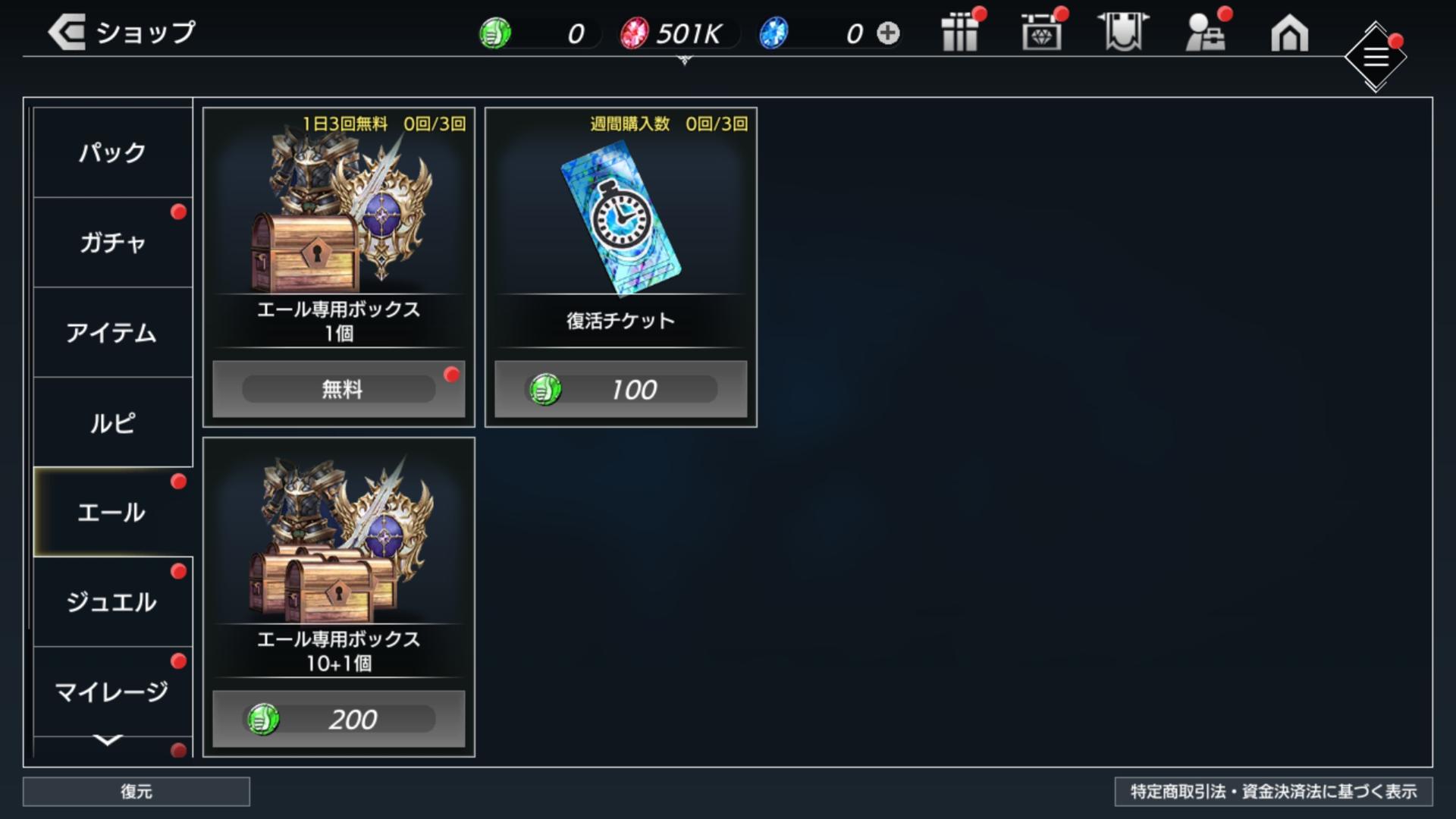The width and height of the screenshot is (1456, 819).
Task: Purchase the 10+1 box for 200
Action: (x=338, y=719)
